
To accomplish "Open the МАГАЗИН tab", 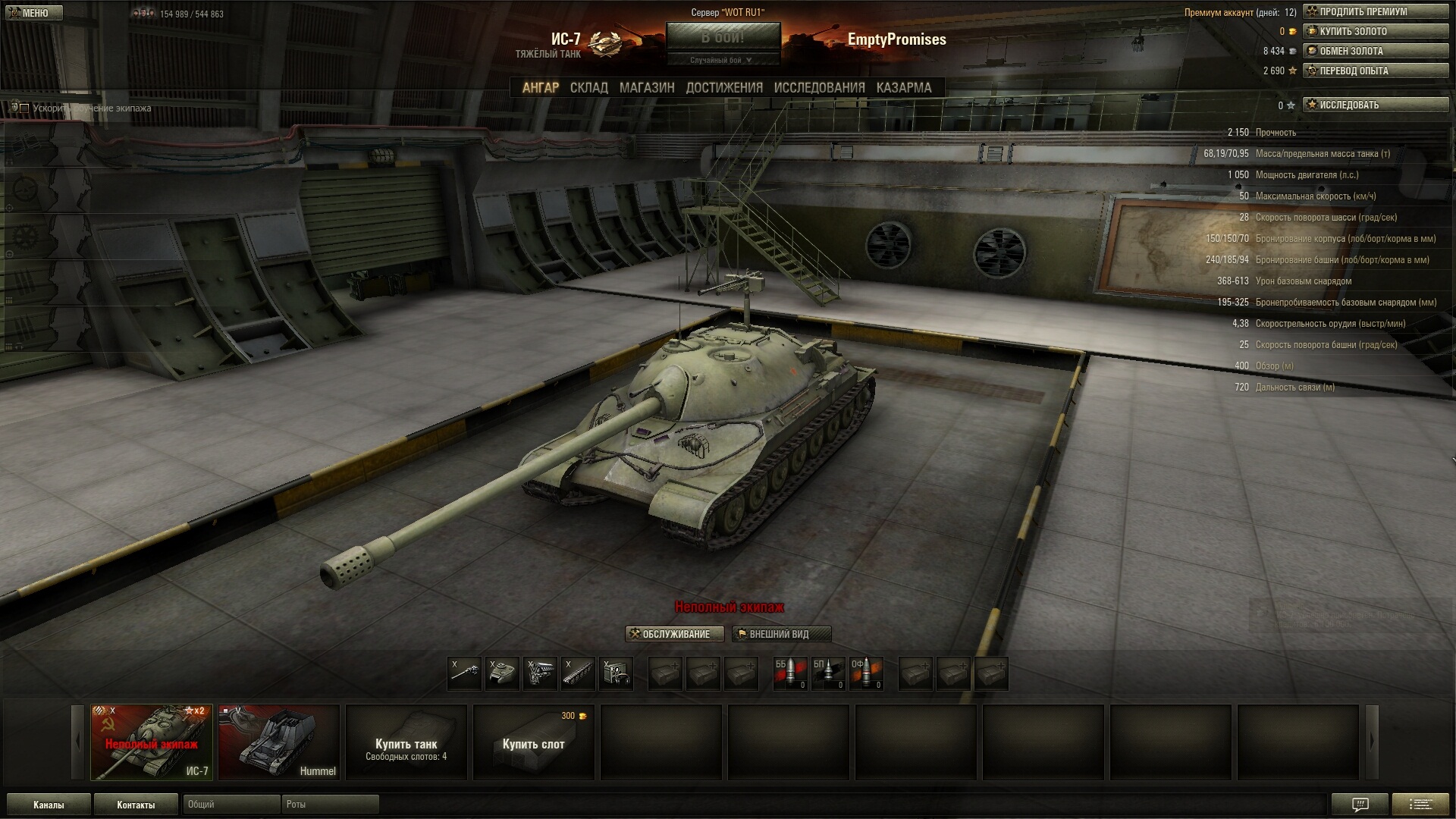I will (x=646, y=88).
